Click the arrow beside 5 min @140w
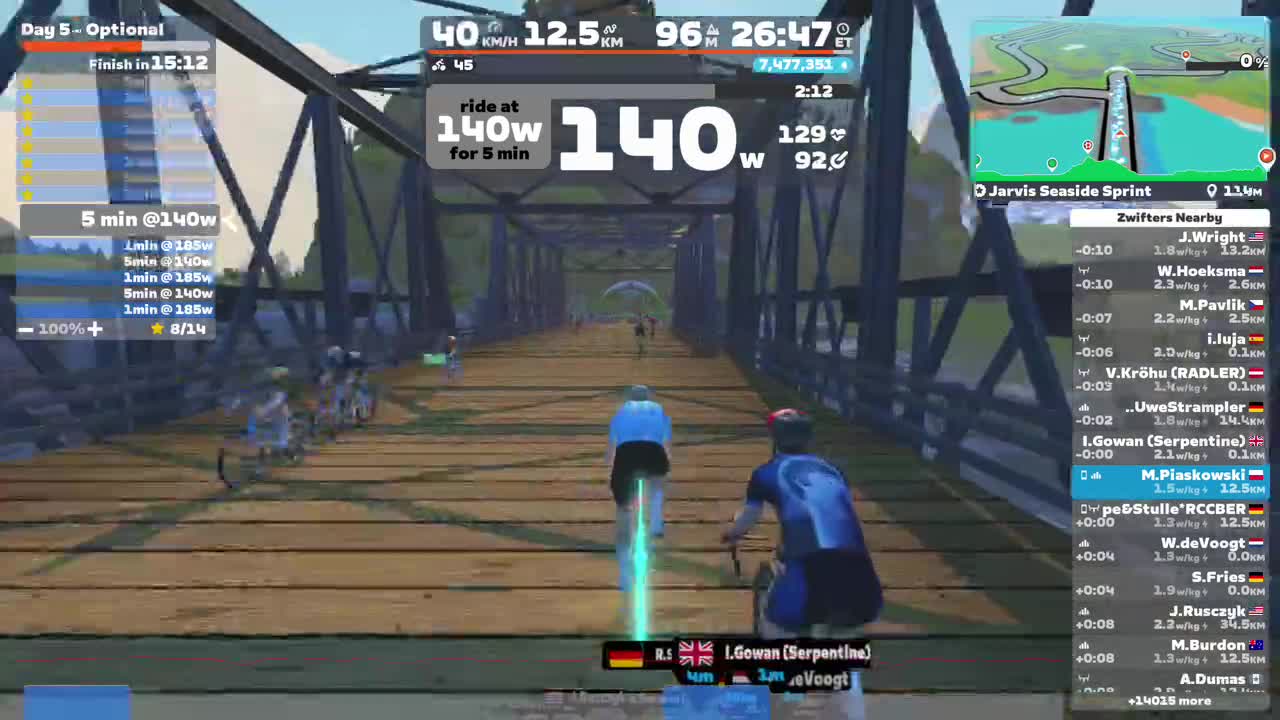Image resolution: width=1280 pixels, height=720 pixels. pos(228,220)
